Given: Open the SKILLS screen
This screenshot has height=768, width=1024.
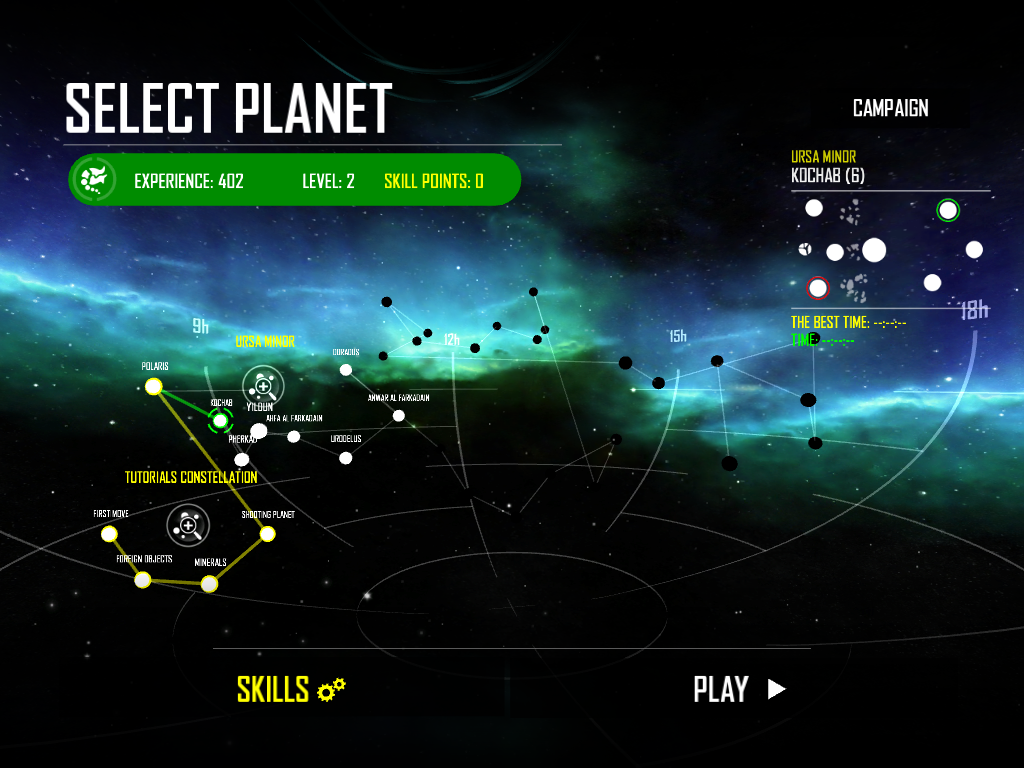Looking at the screenshot, I should [x=290, y=689].
